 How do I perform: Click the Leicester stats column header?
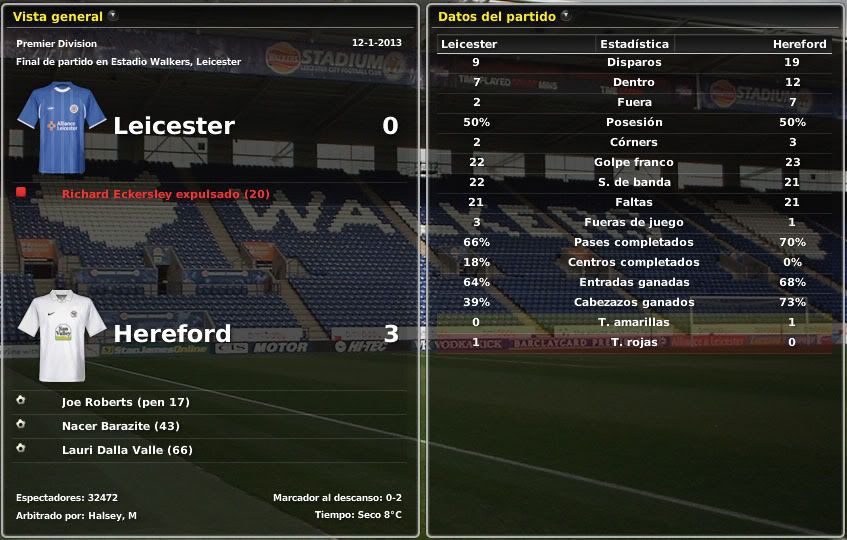469,44
